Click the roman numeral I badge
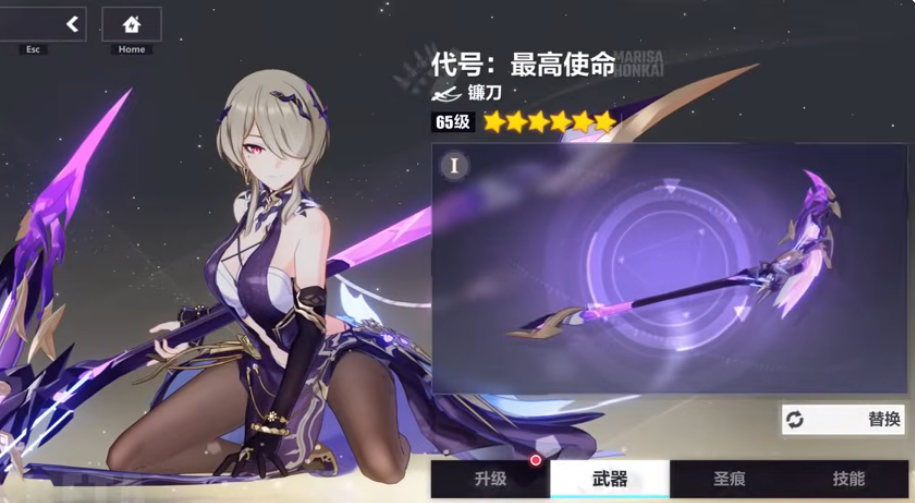 454,165
